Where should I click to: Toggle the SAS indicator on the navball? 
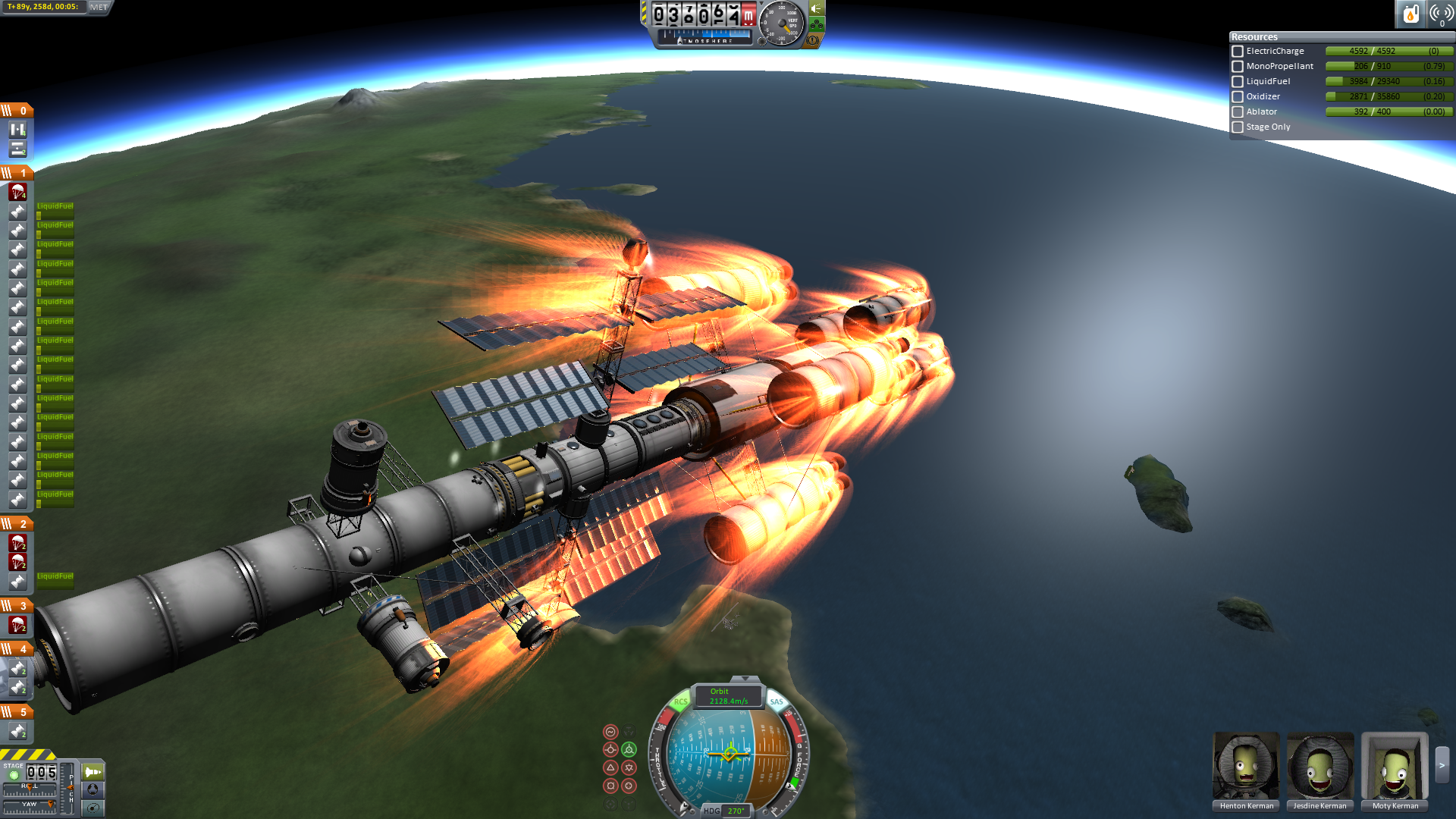(777, 701)
